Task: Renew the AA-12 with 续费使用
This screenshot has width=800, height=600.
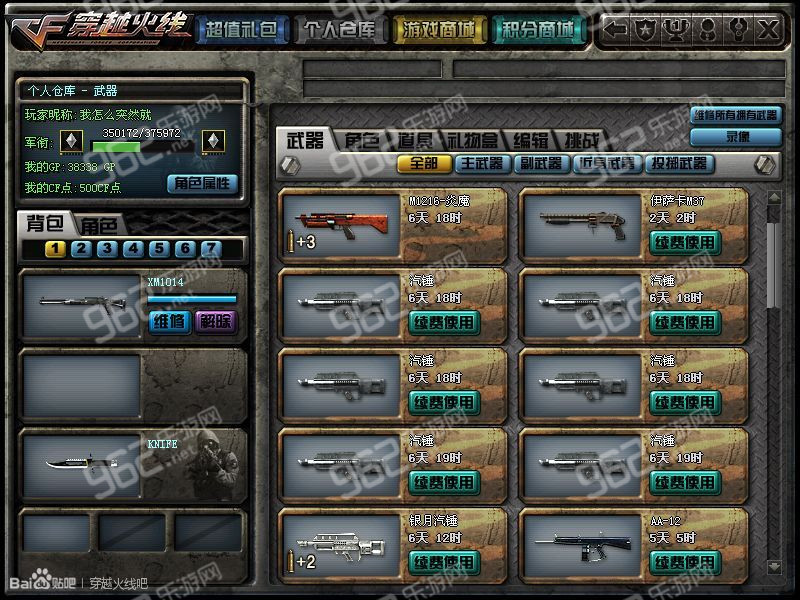Action: [x=685, y=562]
